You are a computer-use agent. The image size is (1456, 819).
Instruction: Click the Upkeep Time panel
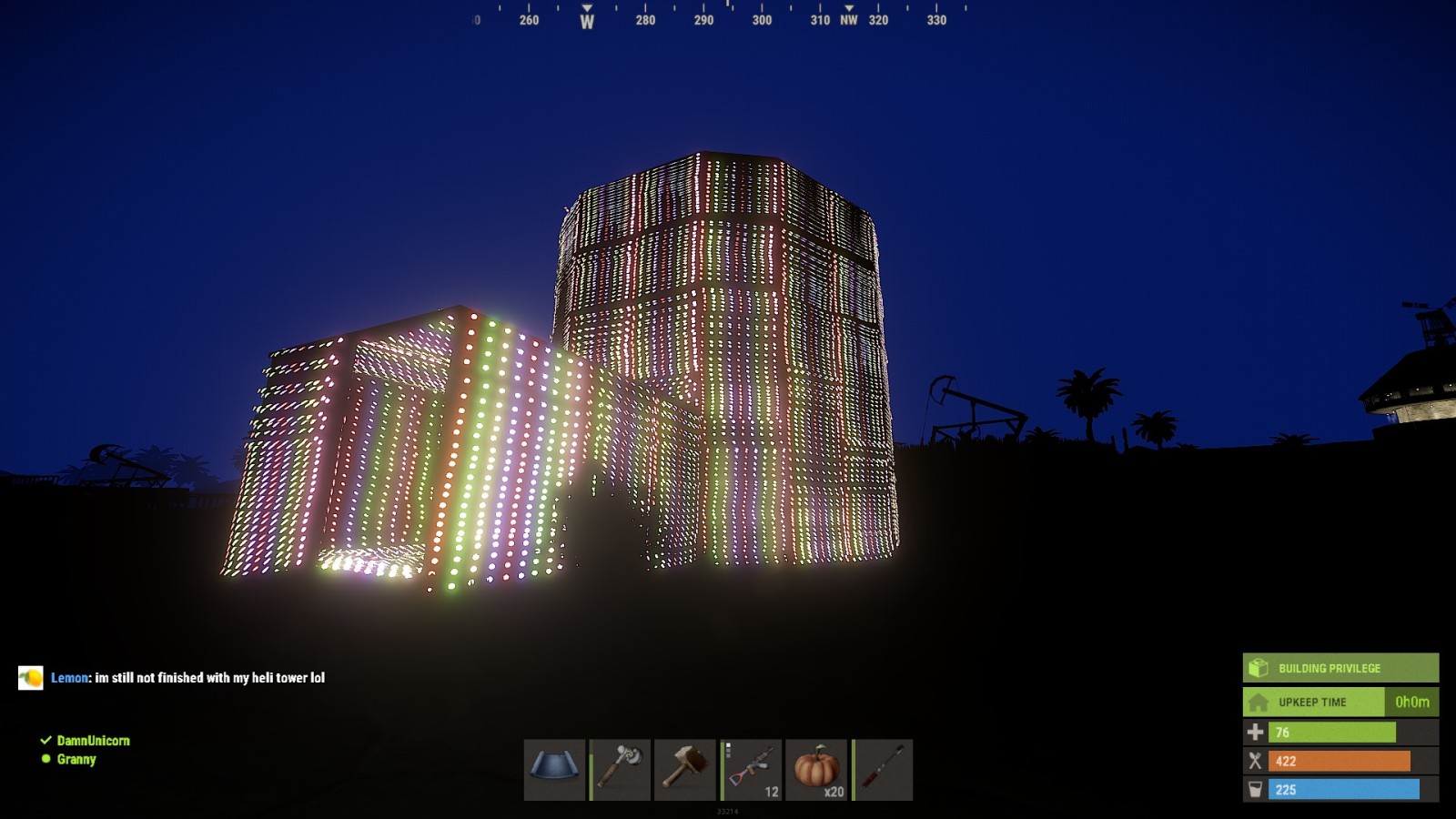coord(1340,702)
